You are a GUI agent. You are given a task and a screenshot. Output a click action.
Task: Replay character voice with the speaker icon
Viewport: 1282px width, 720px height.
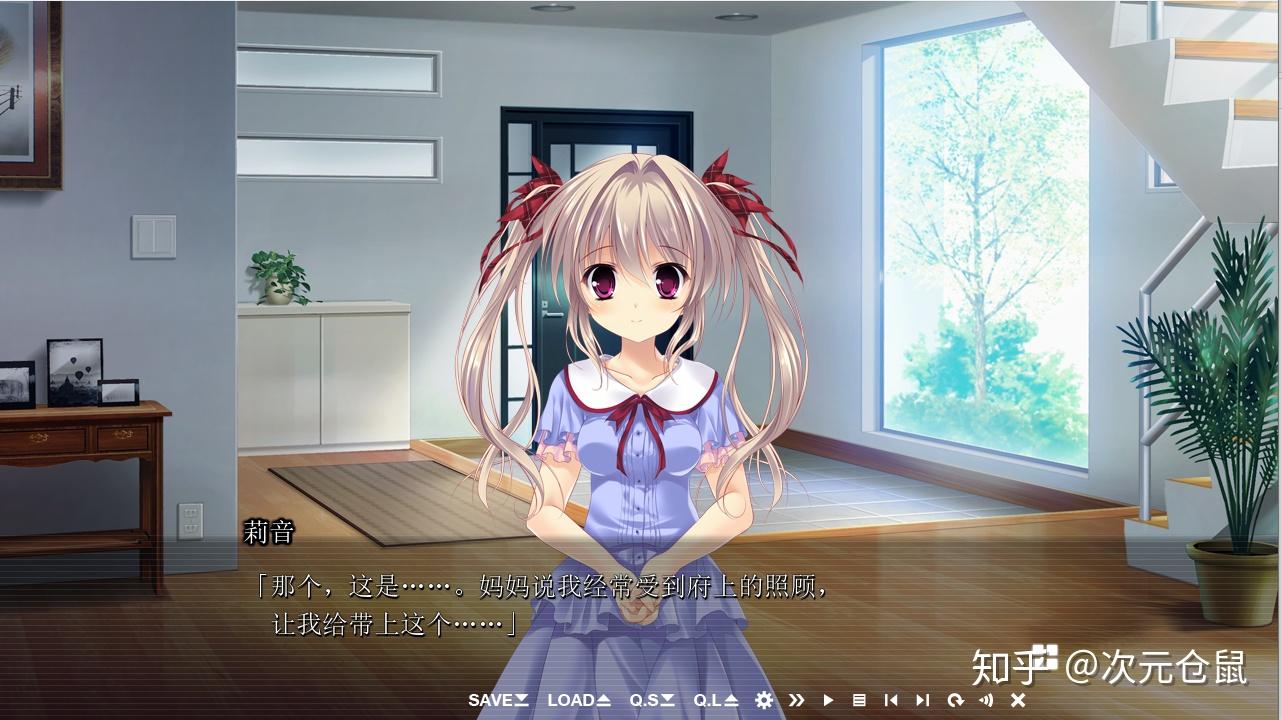tap(987, 701)
